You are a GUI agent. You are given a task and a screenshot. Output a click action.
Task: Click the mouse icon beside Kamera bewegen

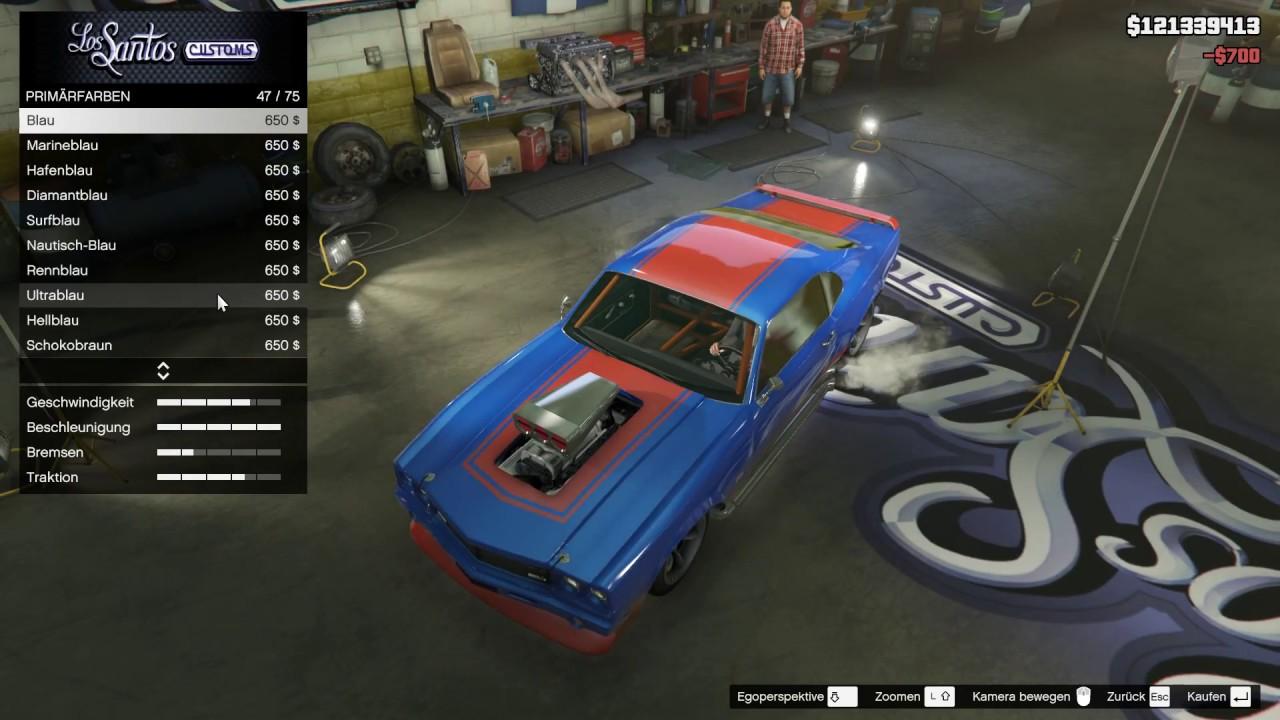(1084, 696)
